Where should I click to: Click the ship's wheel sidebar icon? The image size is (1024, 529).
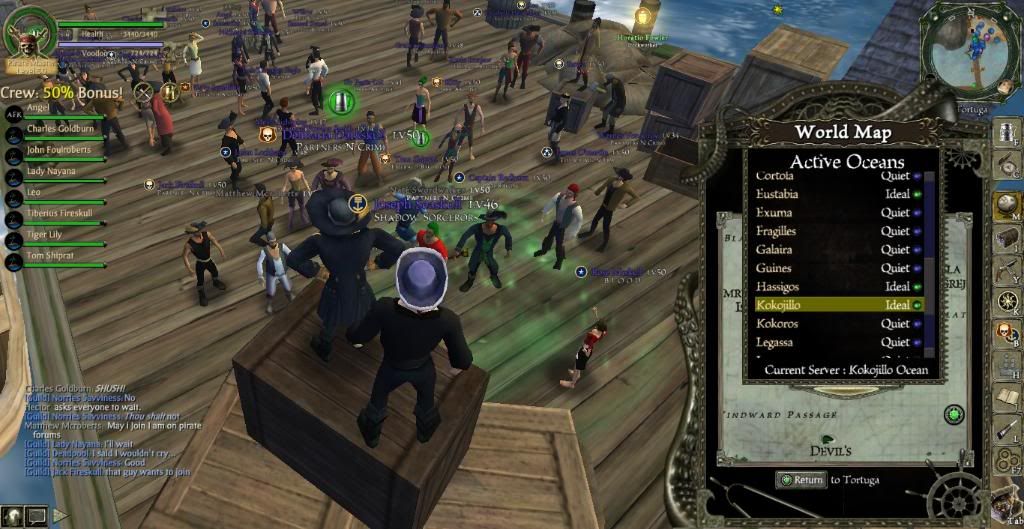[1006, 301]
